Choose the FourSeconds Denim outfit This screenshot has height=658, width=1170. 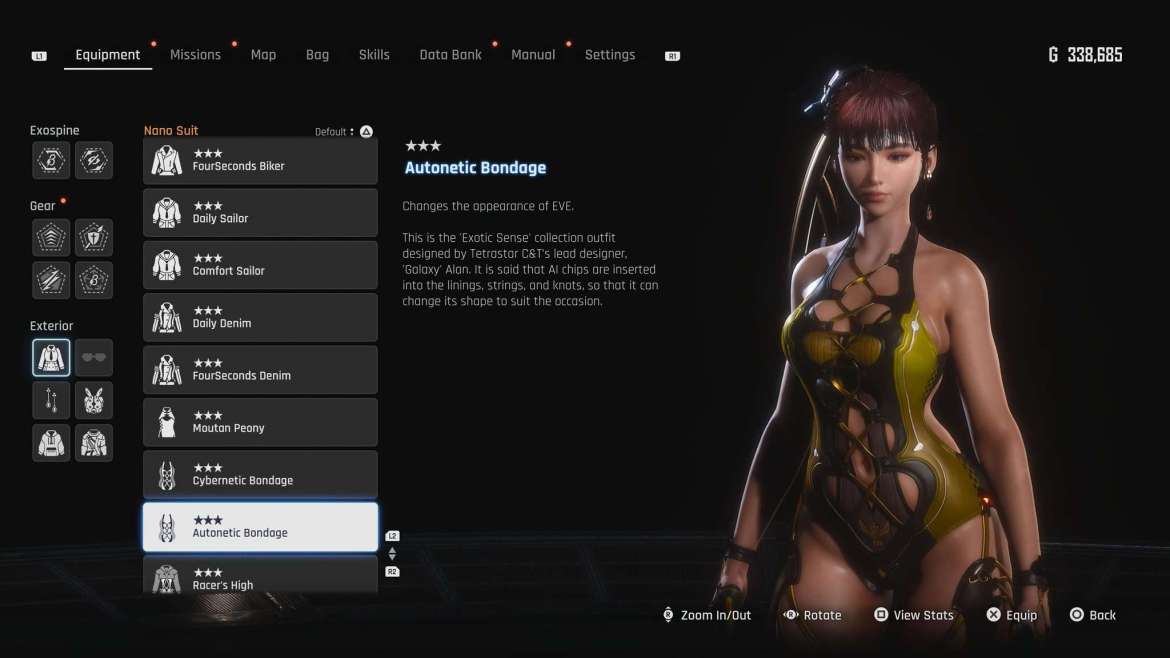260,370
